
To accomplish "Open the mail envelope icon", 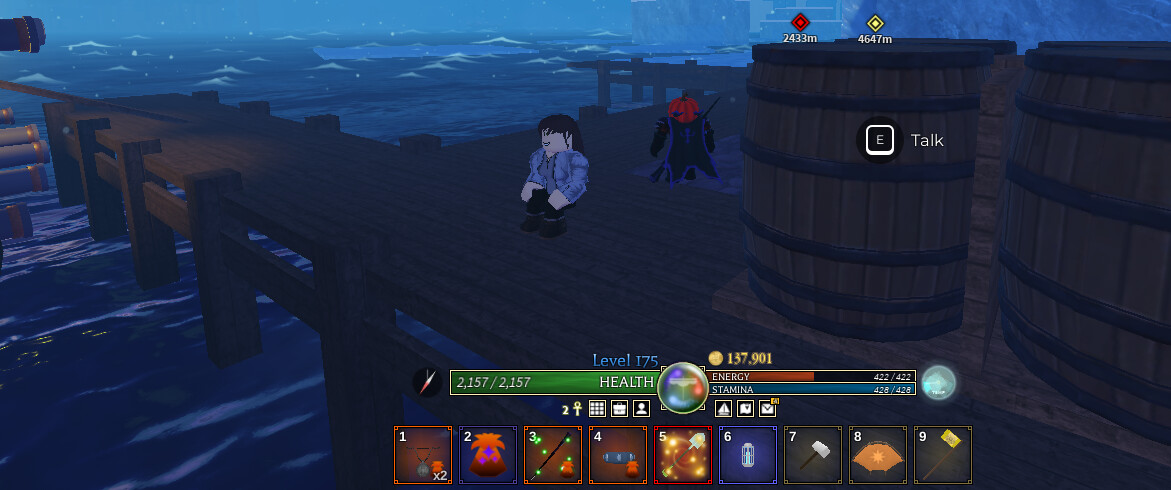I will (x=767, y=408).
